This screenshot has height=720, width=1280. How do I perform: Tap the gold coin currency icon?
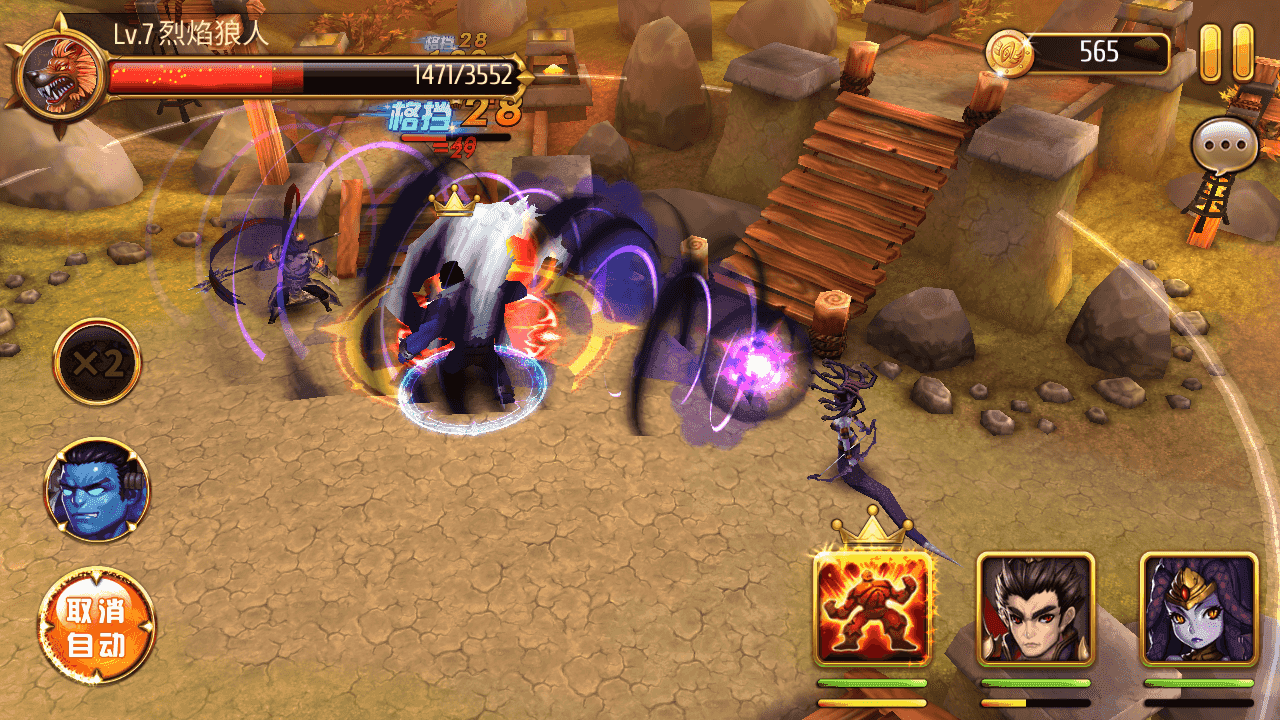(x=1008, y=53)
